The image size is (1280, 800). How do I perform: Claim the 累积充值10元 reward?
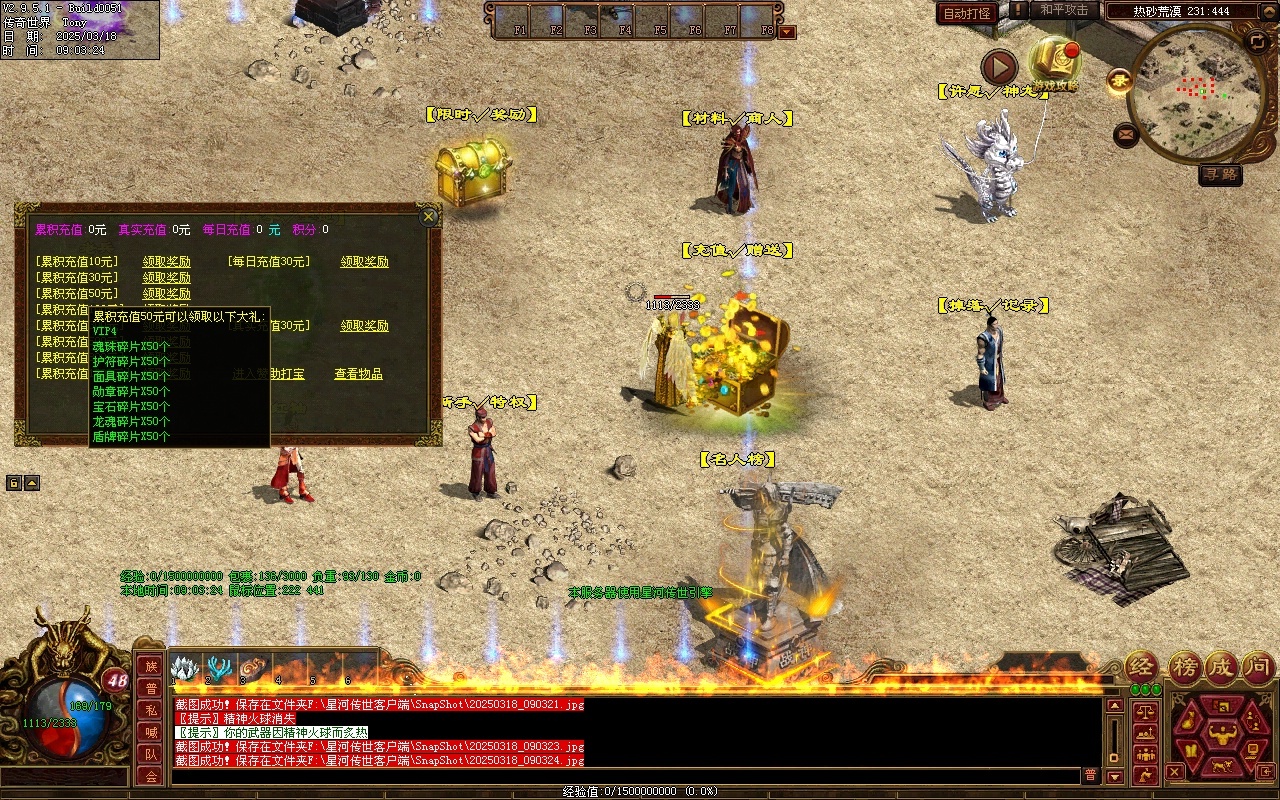(x=166, y=262)
